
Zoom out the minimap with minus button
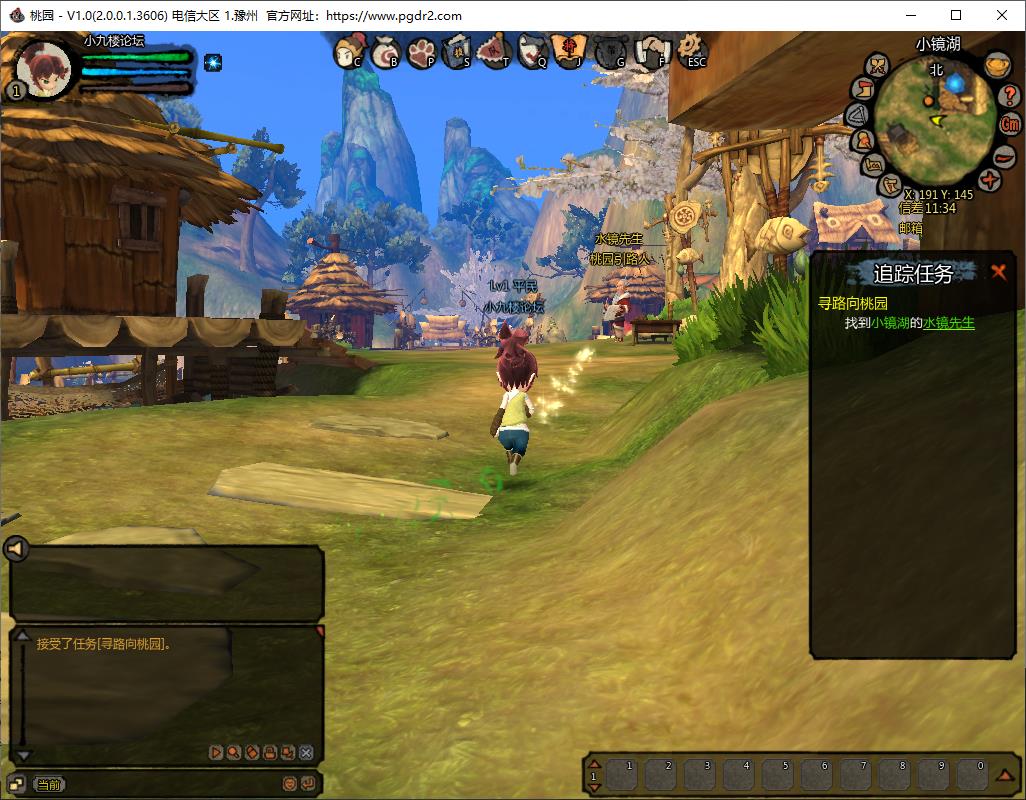coord(1004,158)
